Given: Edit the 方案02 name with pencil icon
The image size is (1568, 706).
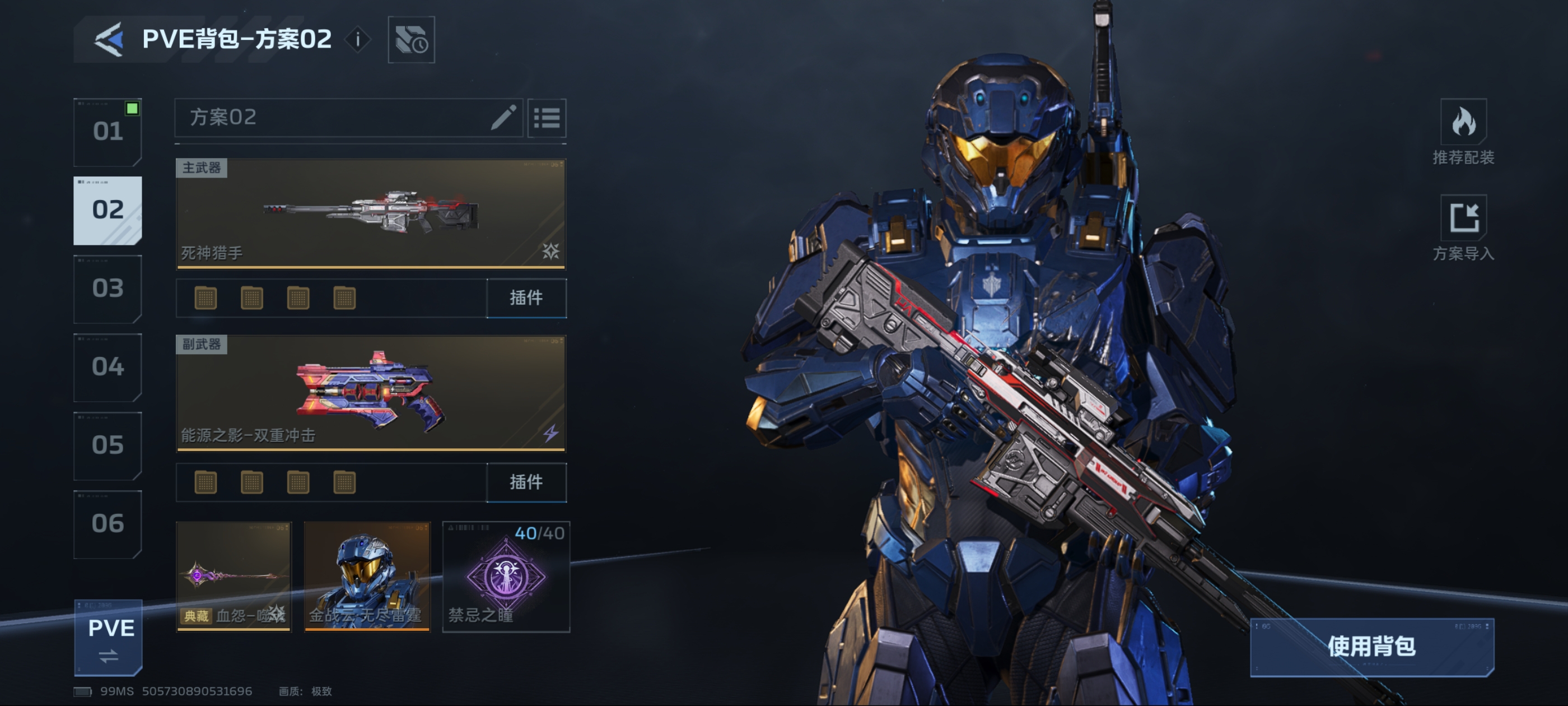Looking at the screenshot, I should [503, 117].
